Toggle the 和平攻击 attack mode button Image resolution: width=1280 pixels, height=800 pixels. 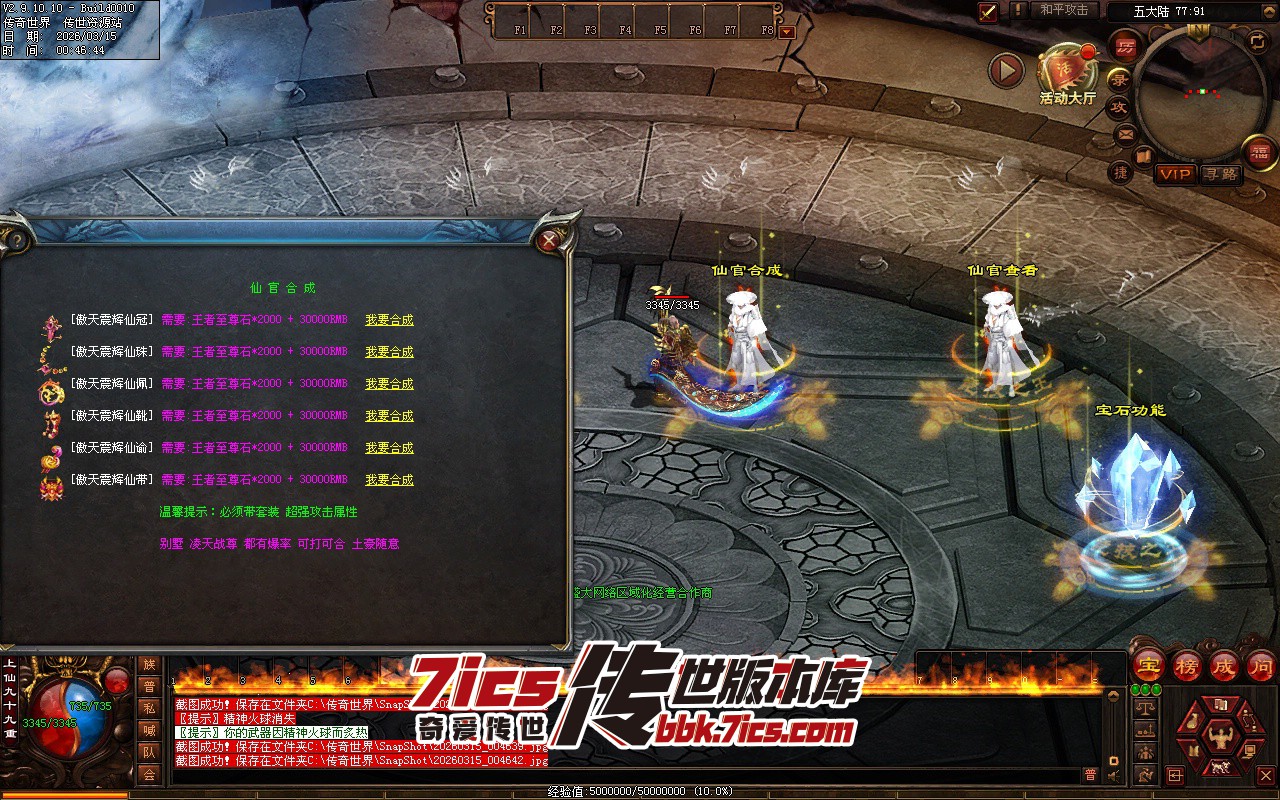[1064, 10]
